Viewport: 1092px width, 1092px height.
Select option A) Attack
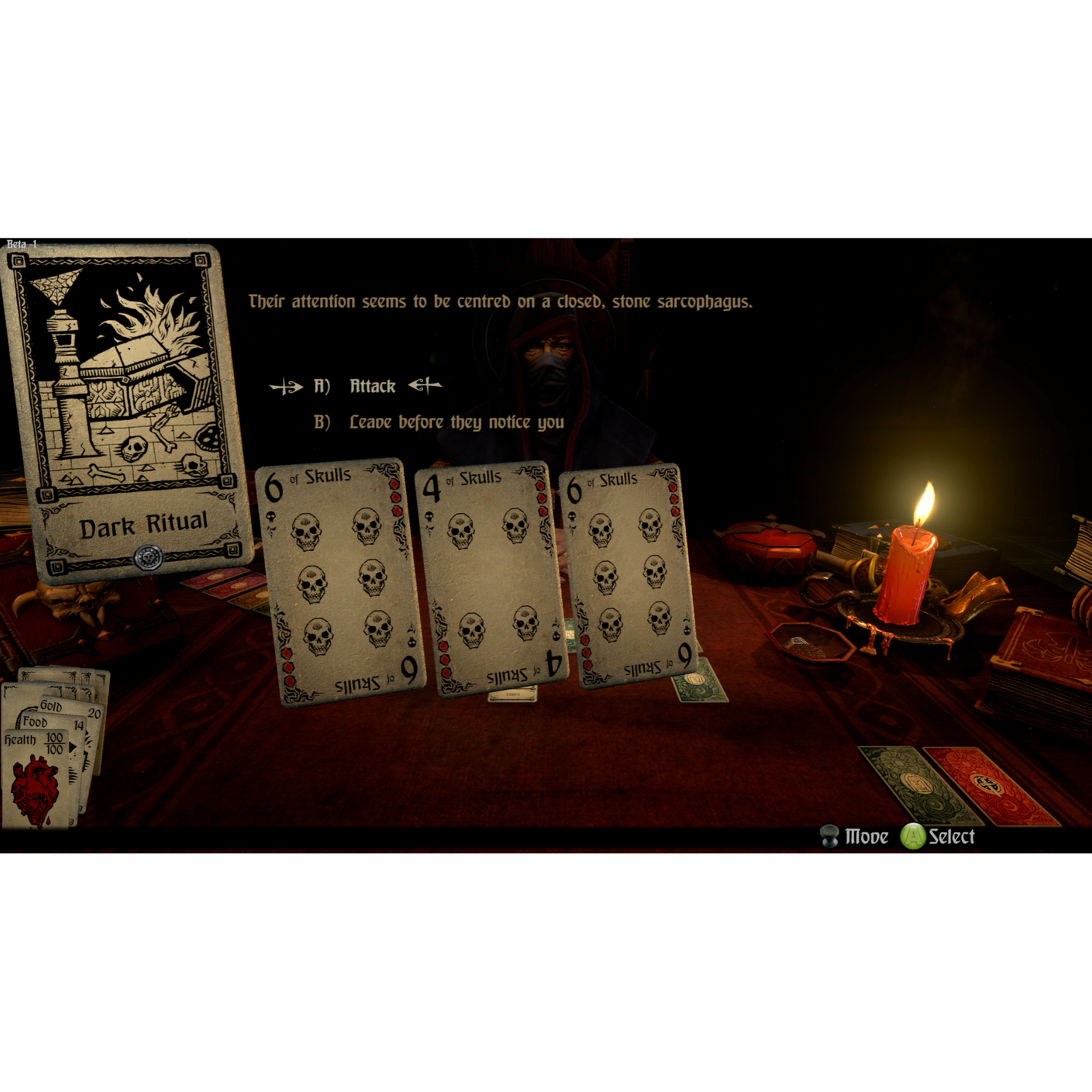pyautogui.click(x=372, y=385)
